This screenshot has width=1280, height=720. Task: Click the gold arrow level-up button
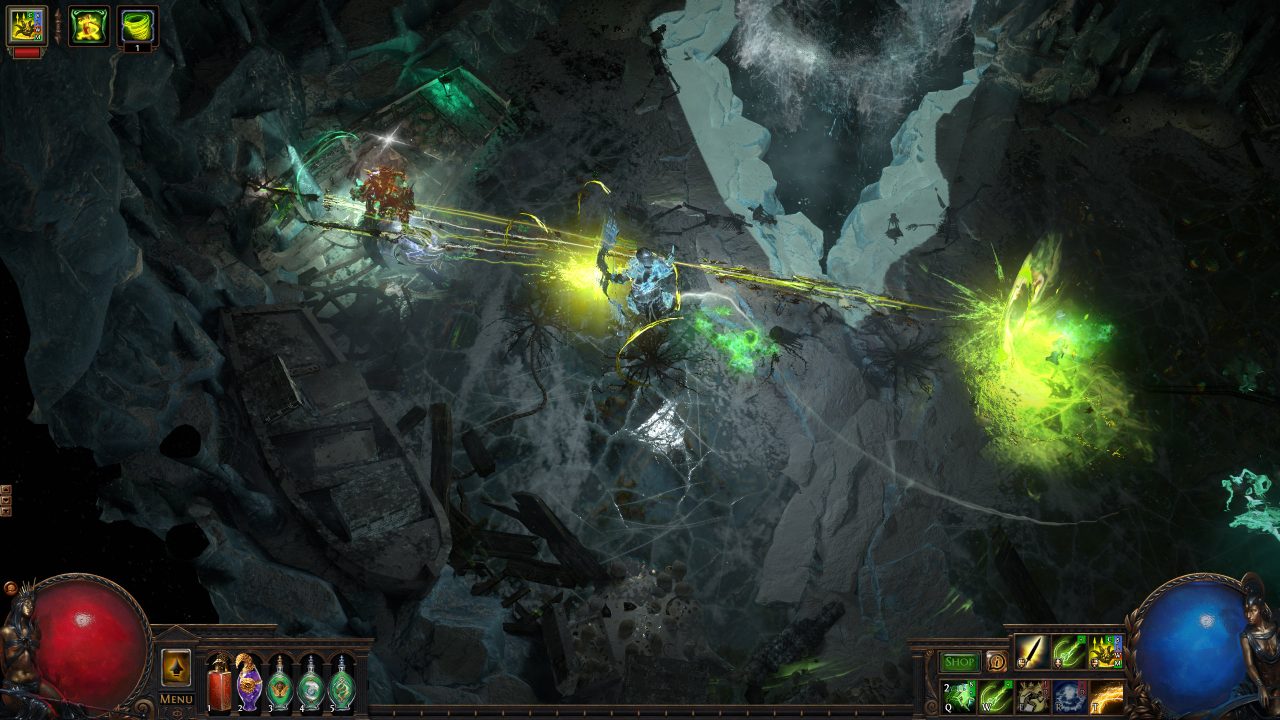click(176, 668)
